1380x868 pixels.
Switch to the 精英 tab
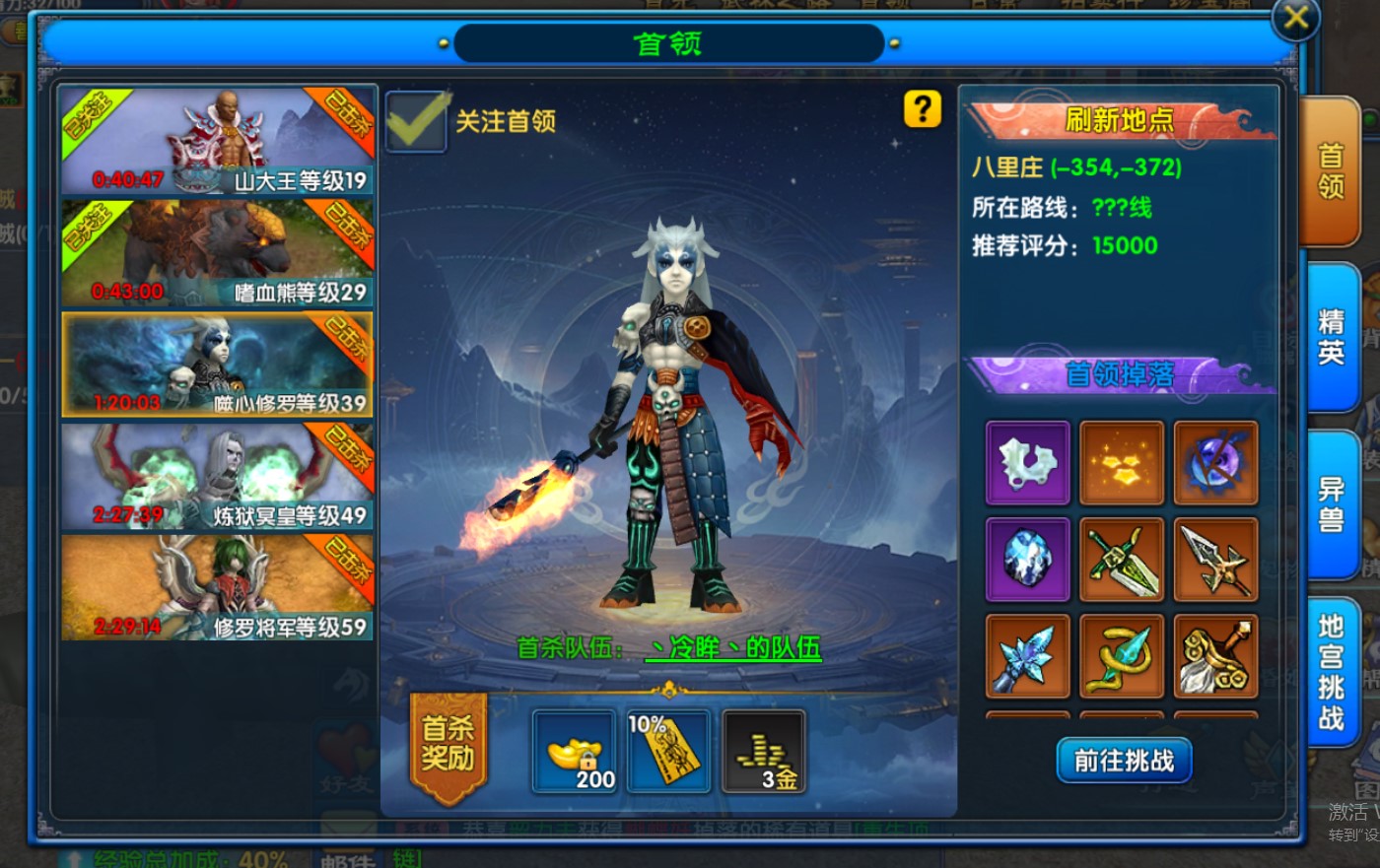coord(1333,337)
